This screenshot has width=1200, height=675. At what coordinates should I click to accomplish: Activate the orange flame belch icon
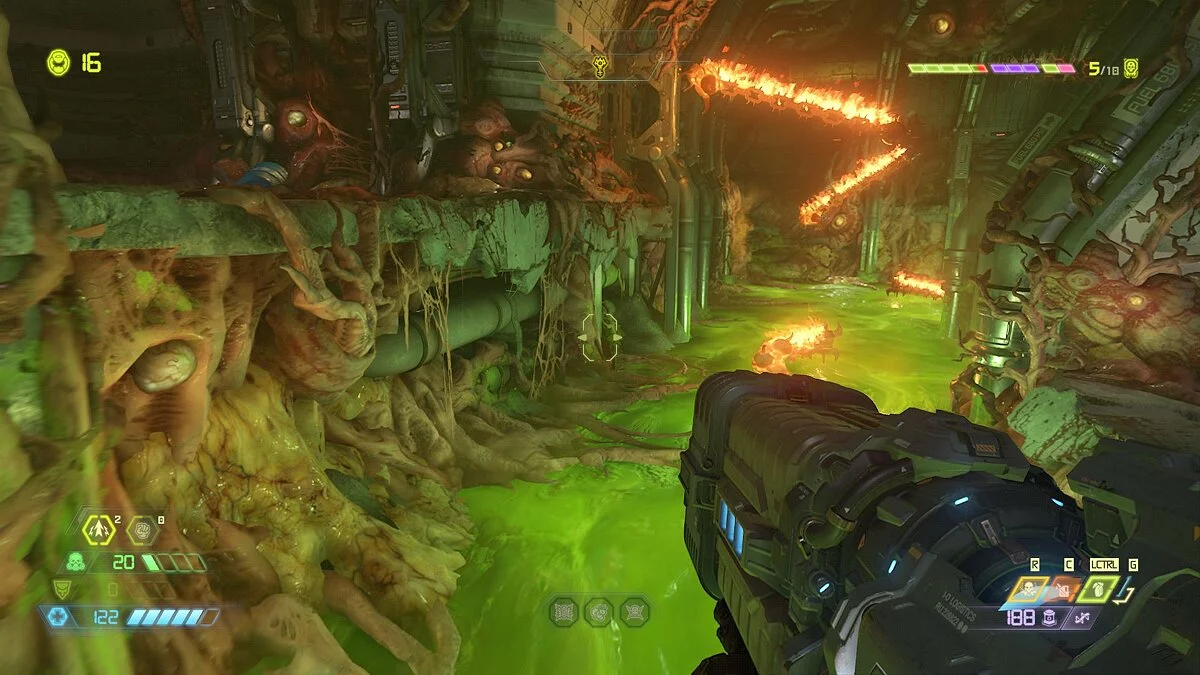point(1067,590)
